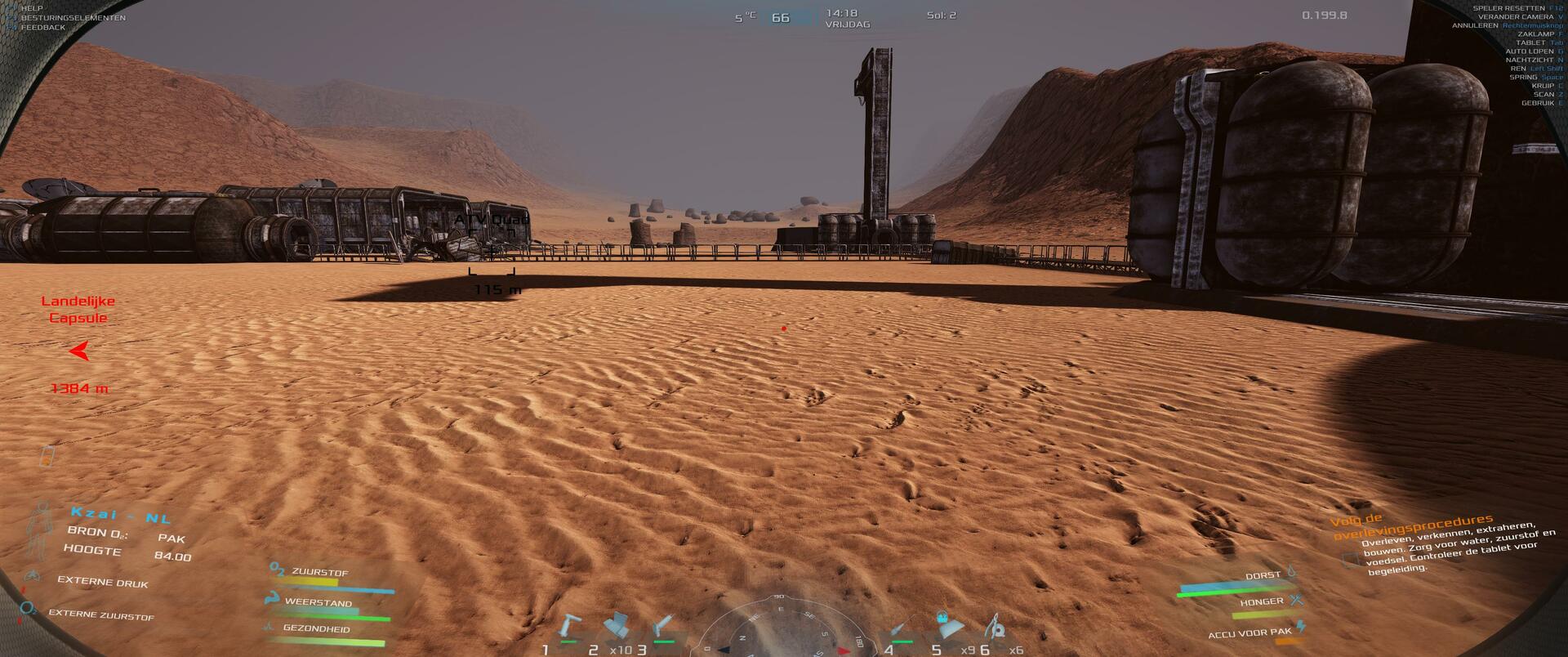Select hotbar slot 2 item with x10 count
This screenshot has height=657, width=1568.
617,628
